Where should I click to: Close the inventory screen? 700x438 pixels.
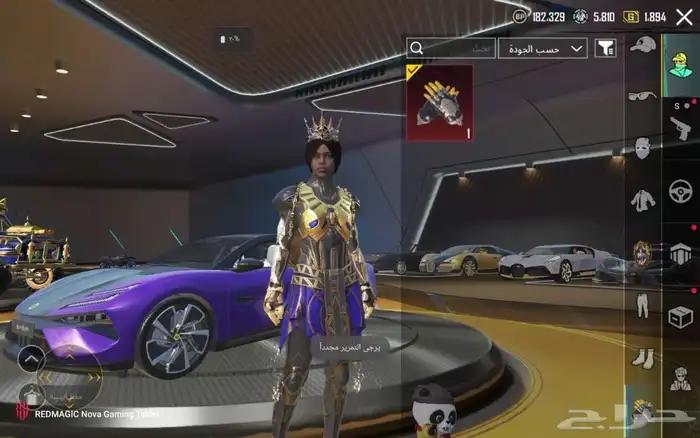tap(683, 17)
